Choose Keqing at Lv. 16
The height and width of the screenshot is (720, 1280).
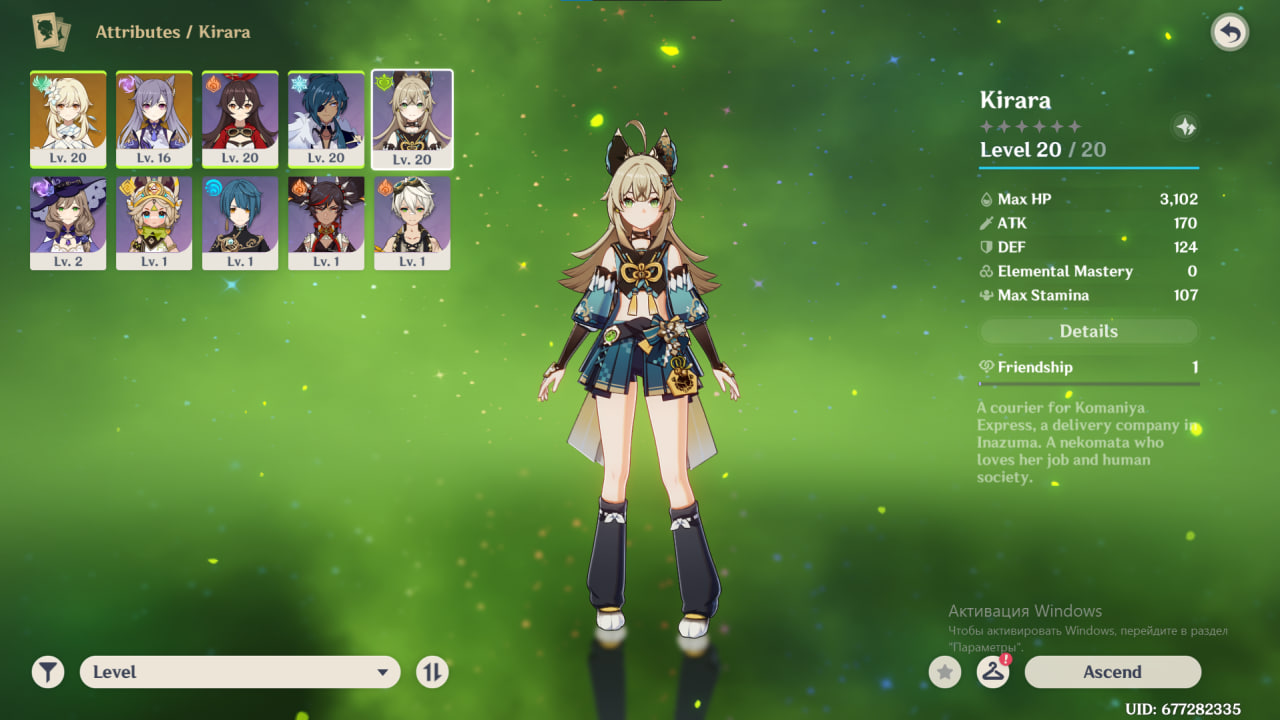pos(154,119)
